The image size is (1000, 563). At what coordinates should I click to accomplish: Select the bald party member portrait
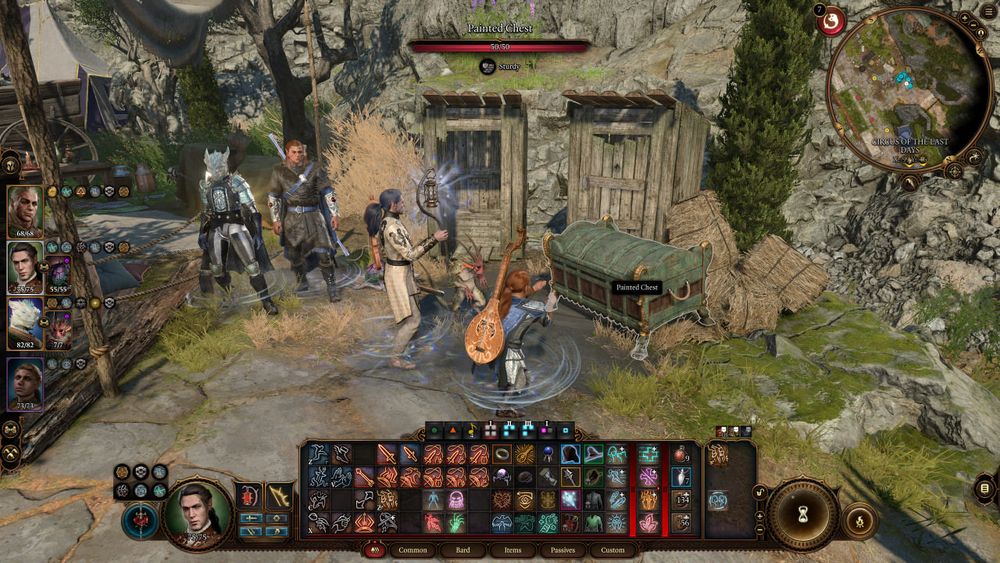[25, 210]
